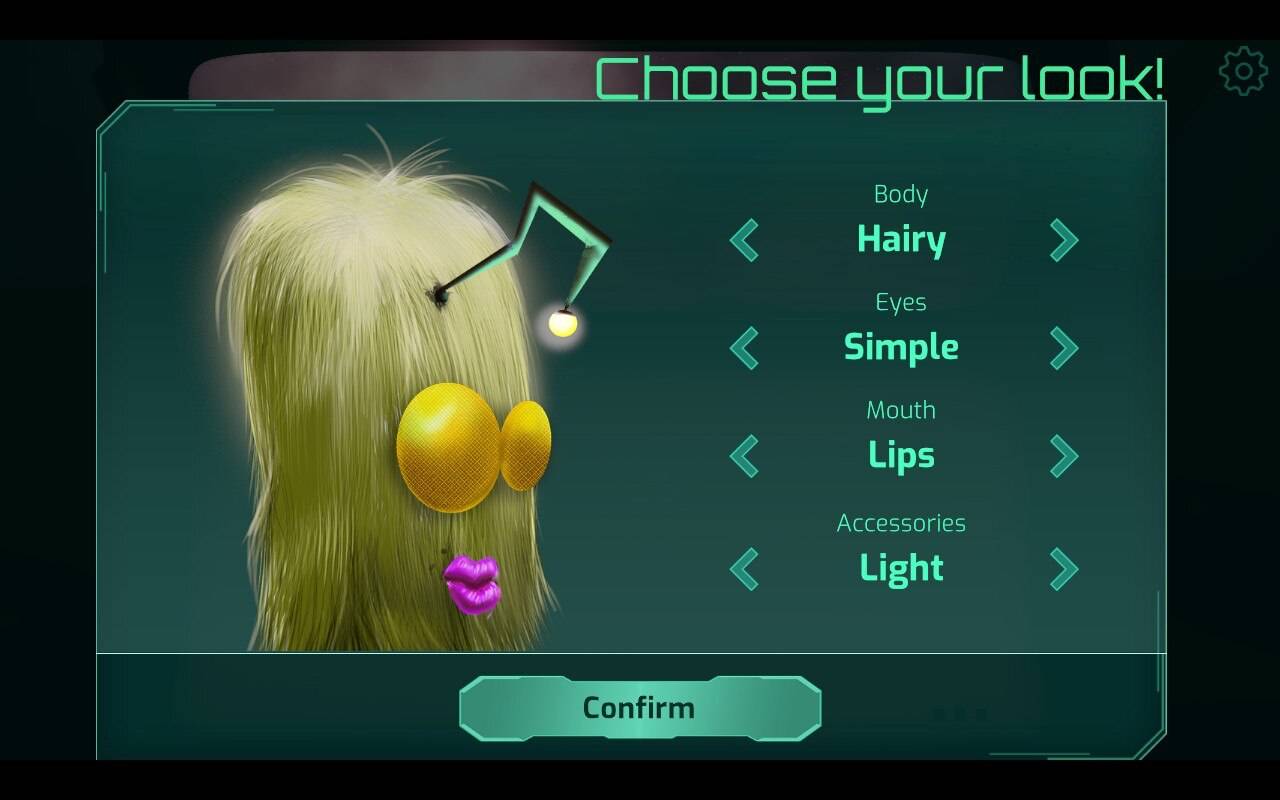Switch Body to the previous option

click(745, 240)
